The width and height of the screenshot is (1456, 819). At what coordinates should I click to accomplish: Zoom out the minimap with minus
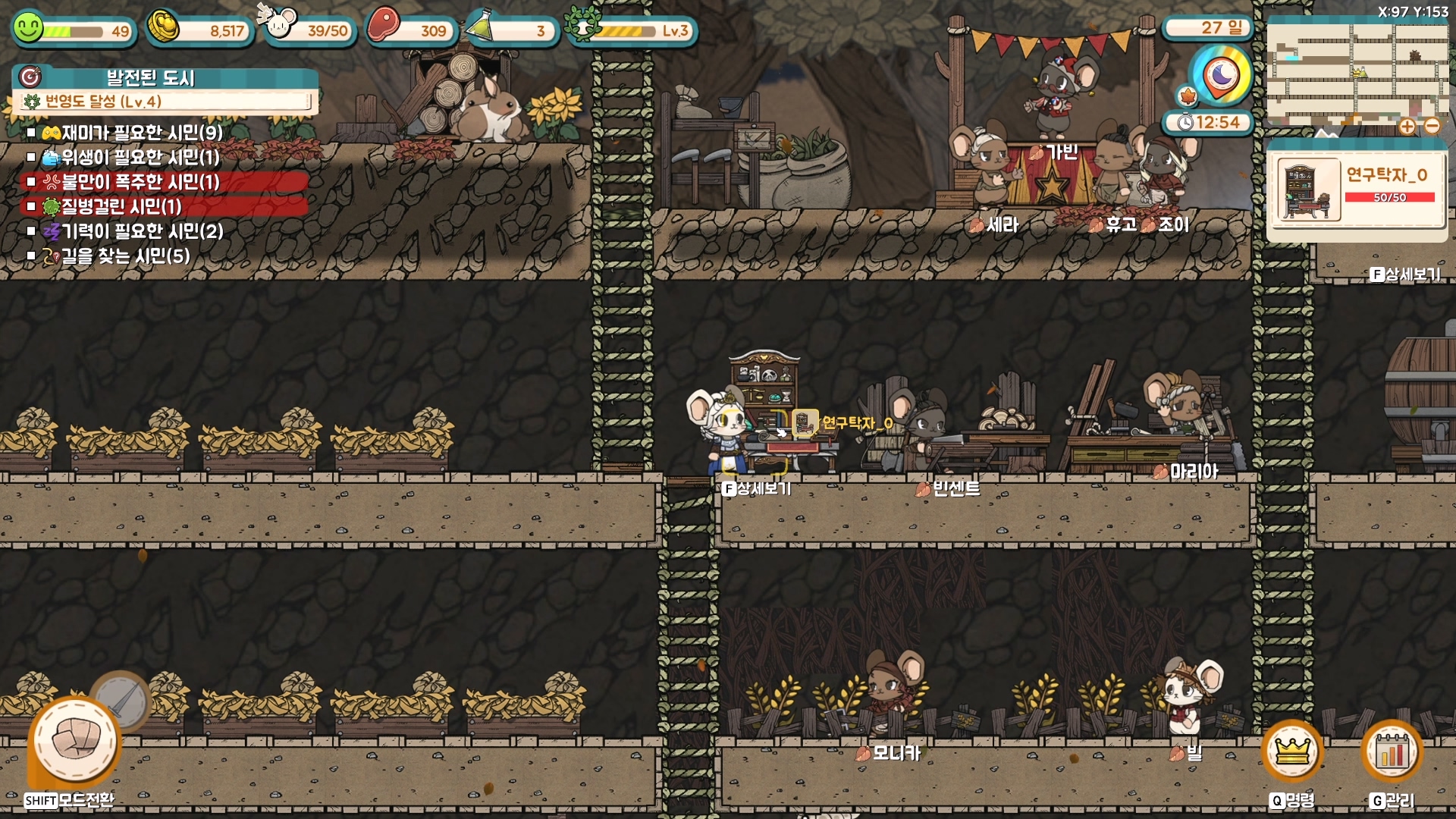[1432, 127]
